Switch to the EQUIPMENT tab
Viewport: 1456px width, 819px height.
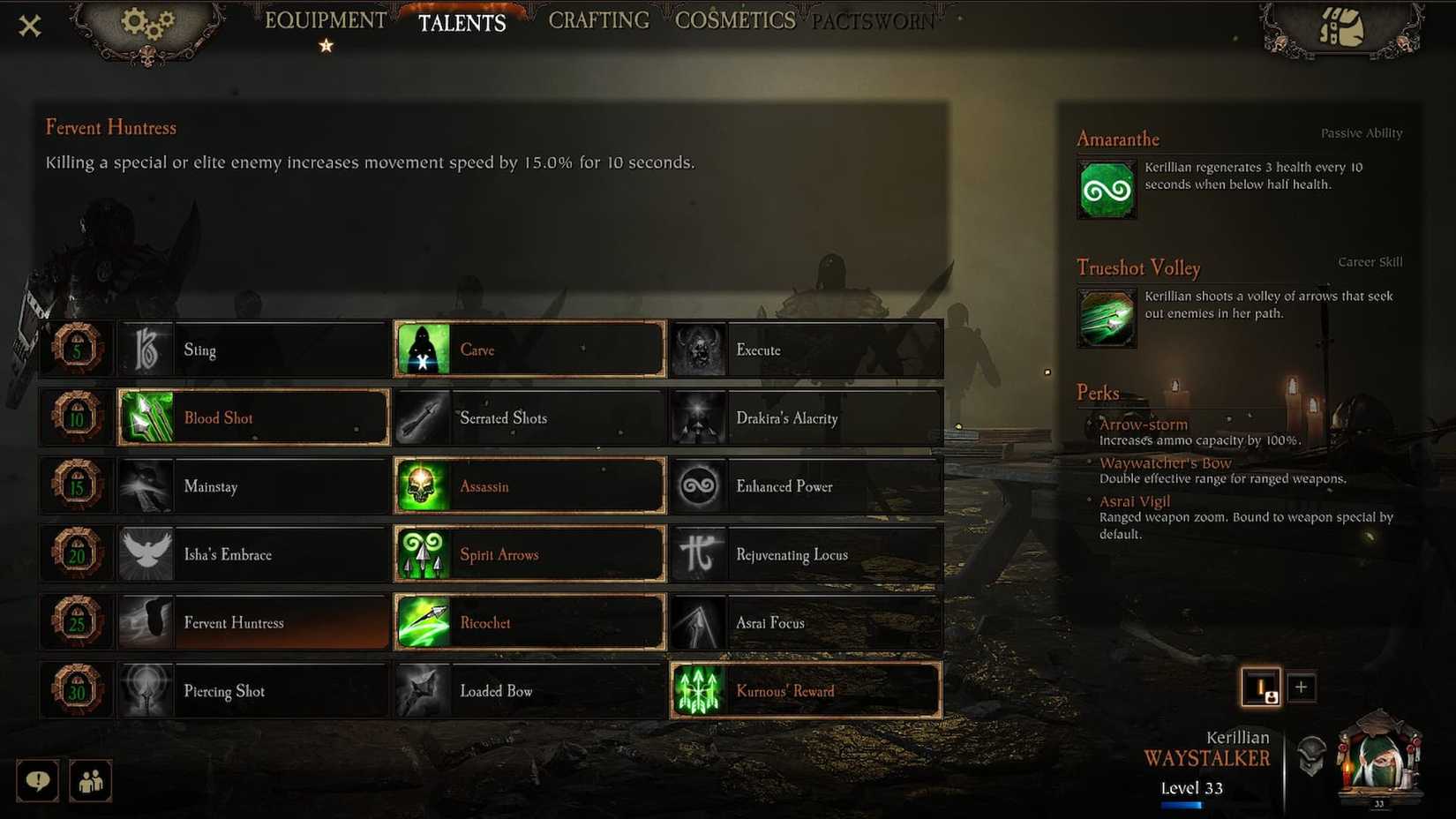click(325, 19)
